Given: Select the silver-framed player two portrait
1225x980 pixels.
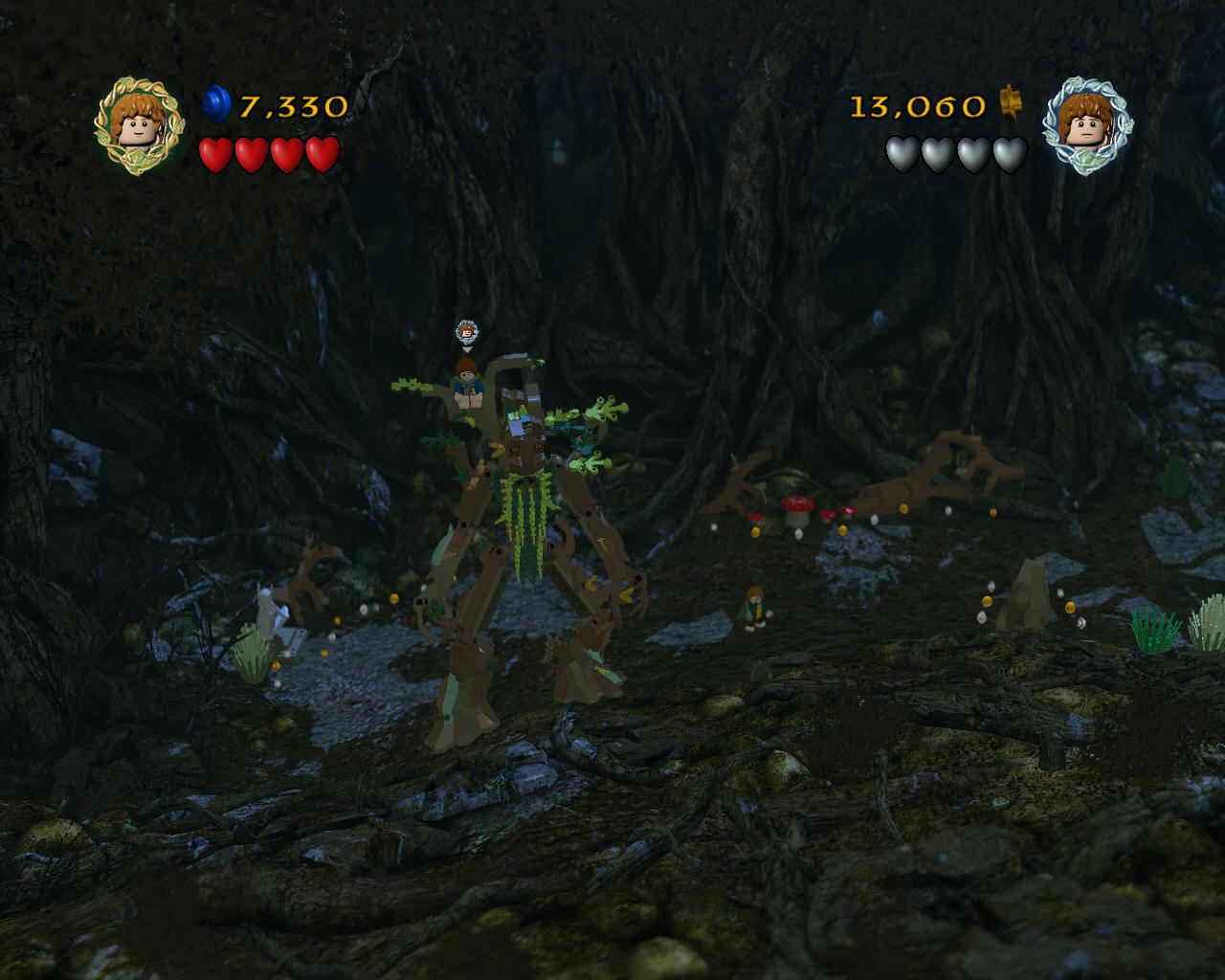Looking at the screenshot, I should (x=1084, y=123).
